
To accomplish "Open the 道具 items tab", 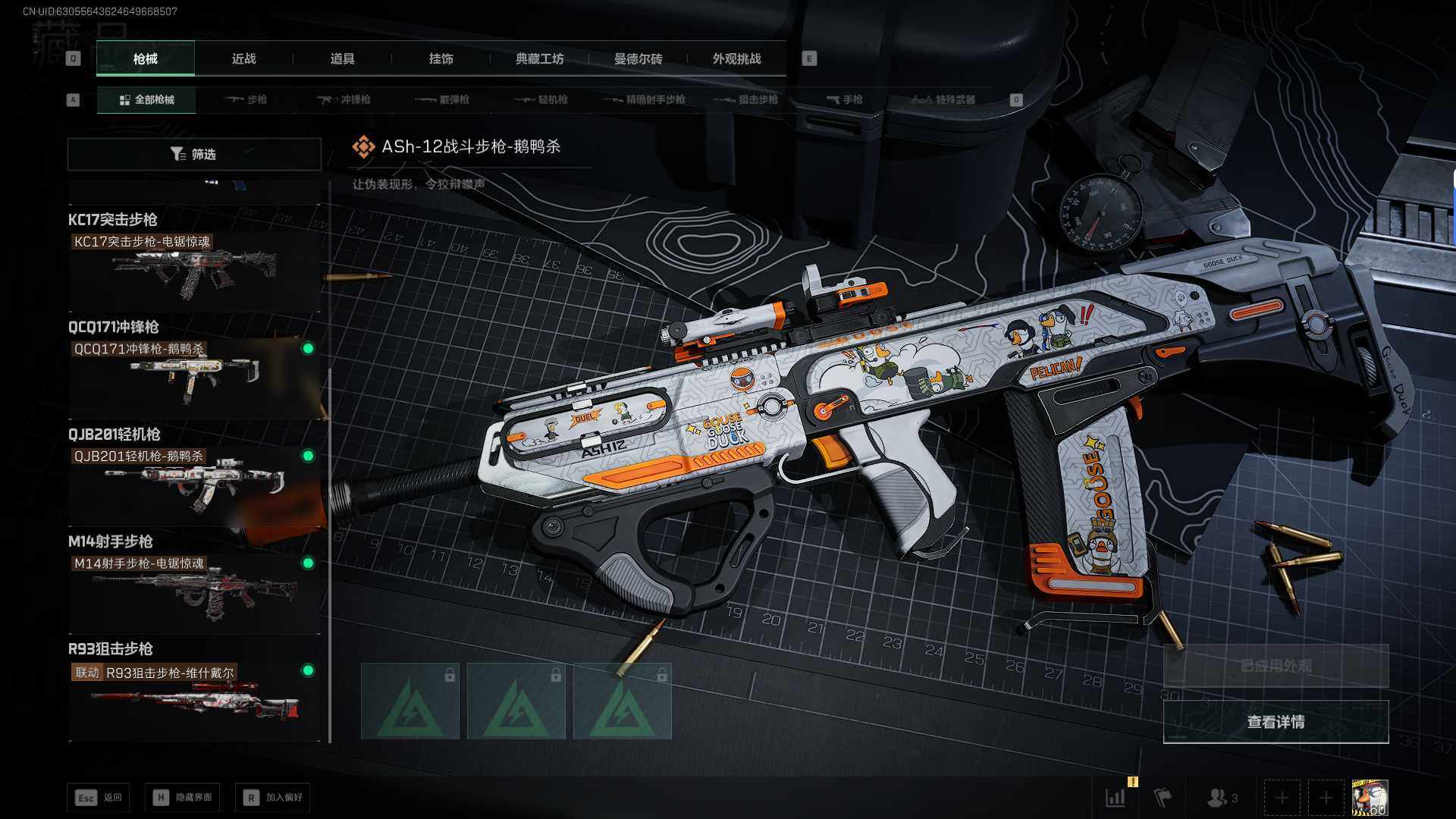I will (x=342, y=59).
